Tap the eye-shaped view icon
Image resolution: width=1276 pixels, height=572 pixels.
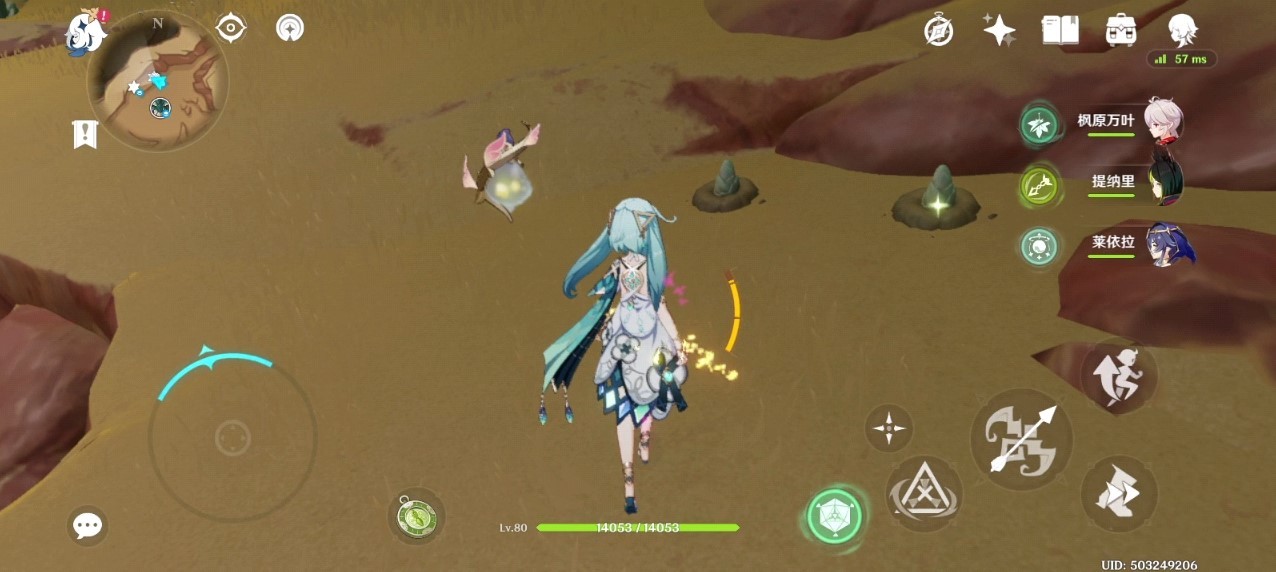(x=231, y=28)
